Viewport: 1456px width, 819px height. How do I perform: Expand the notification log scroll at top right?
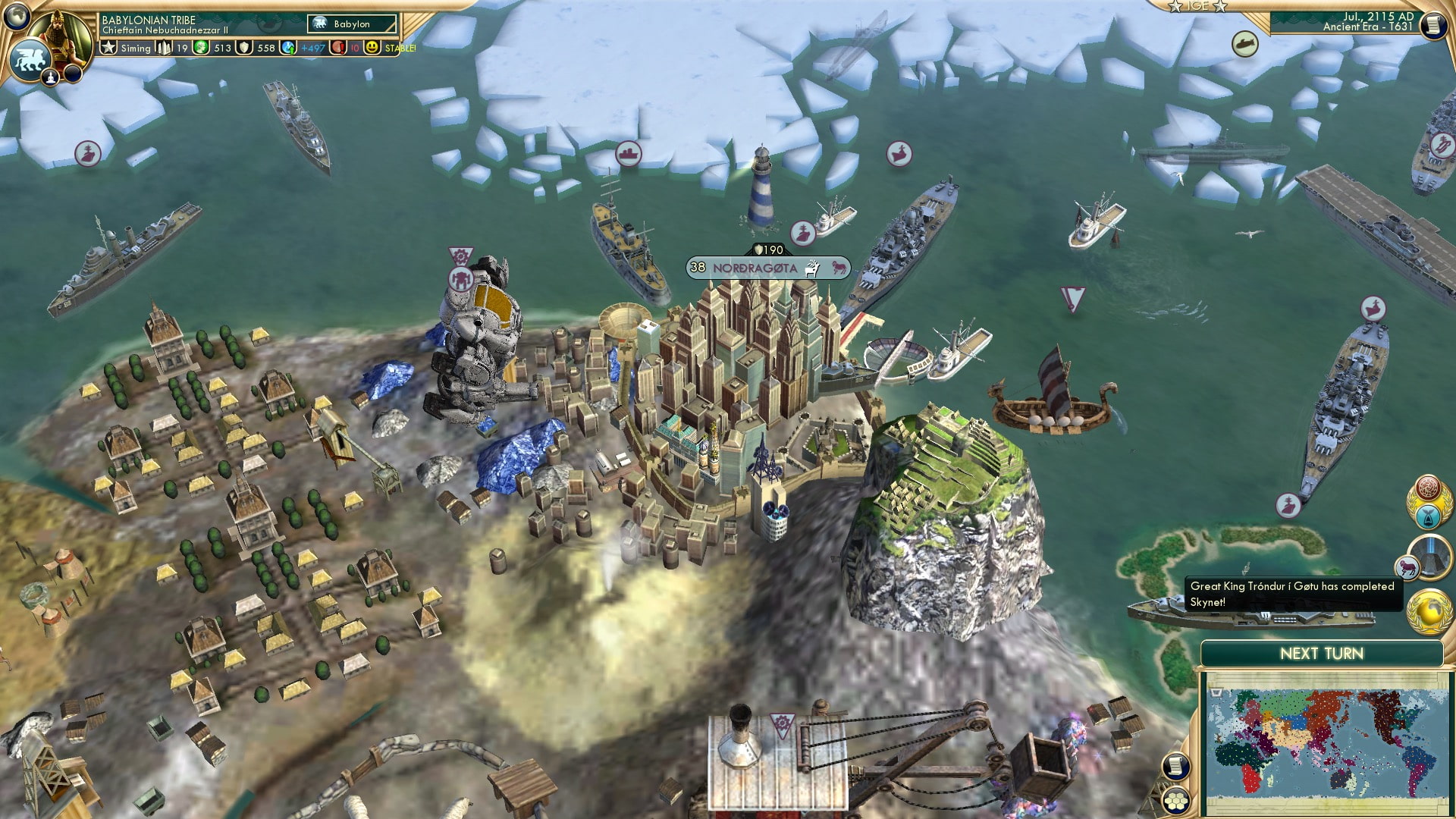[1433, 25]
